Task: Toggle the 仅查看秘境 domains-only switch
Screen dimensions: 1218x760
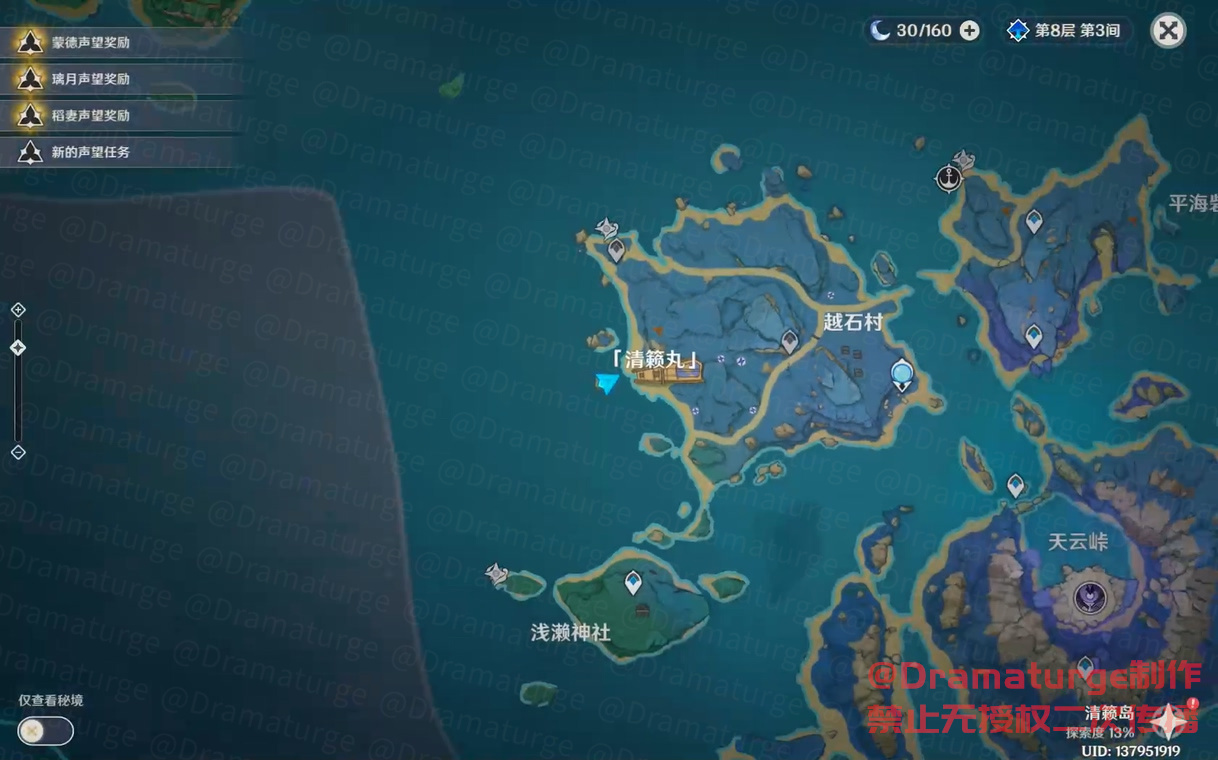Action: click(x=45, y=731)
